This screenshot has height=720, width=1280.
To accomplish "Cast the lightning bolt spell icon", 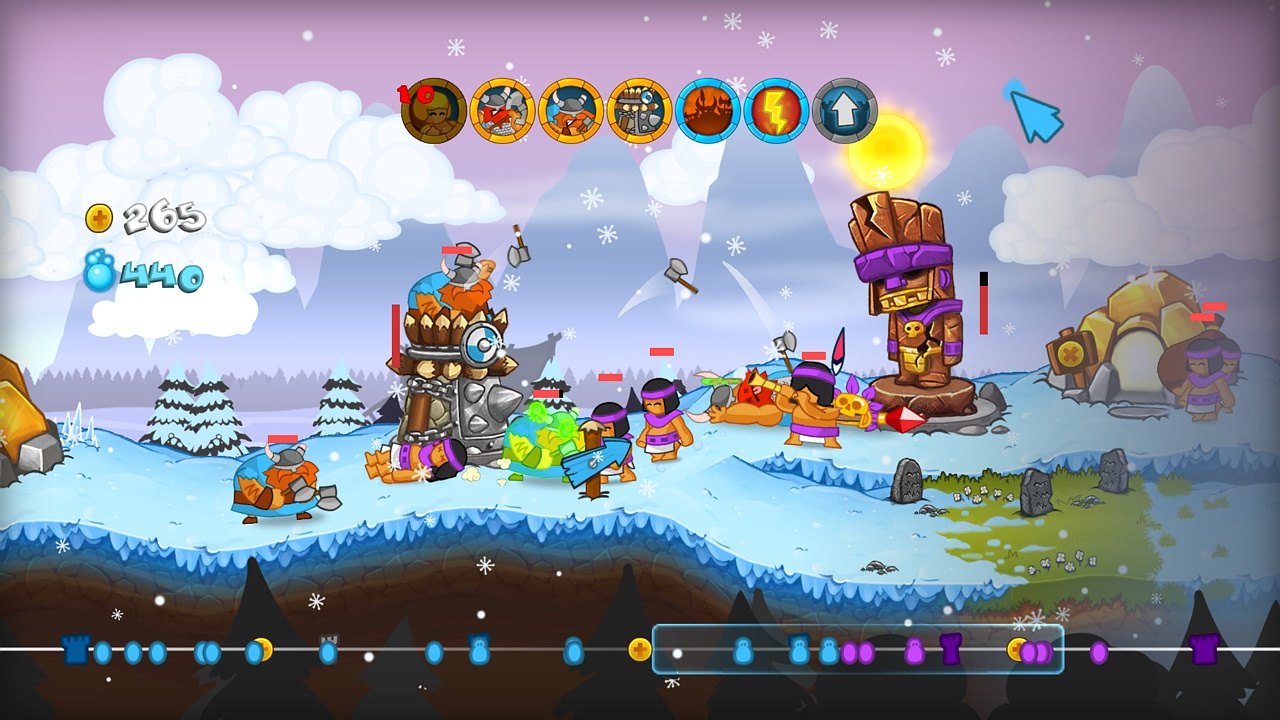I will tap(777, 110).
